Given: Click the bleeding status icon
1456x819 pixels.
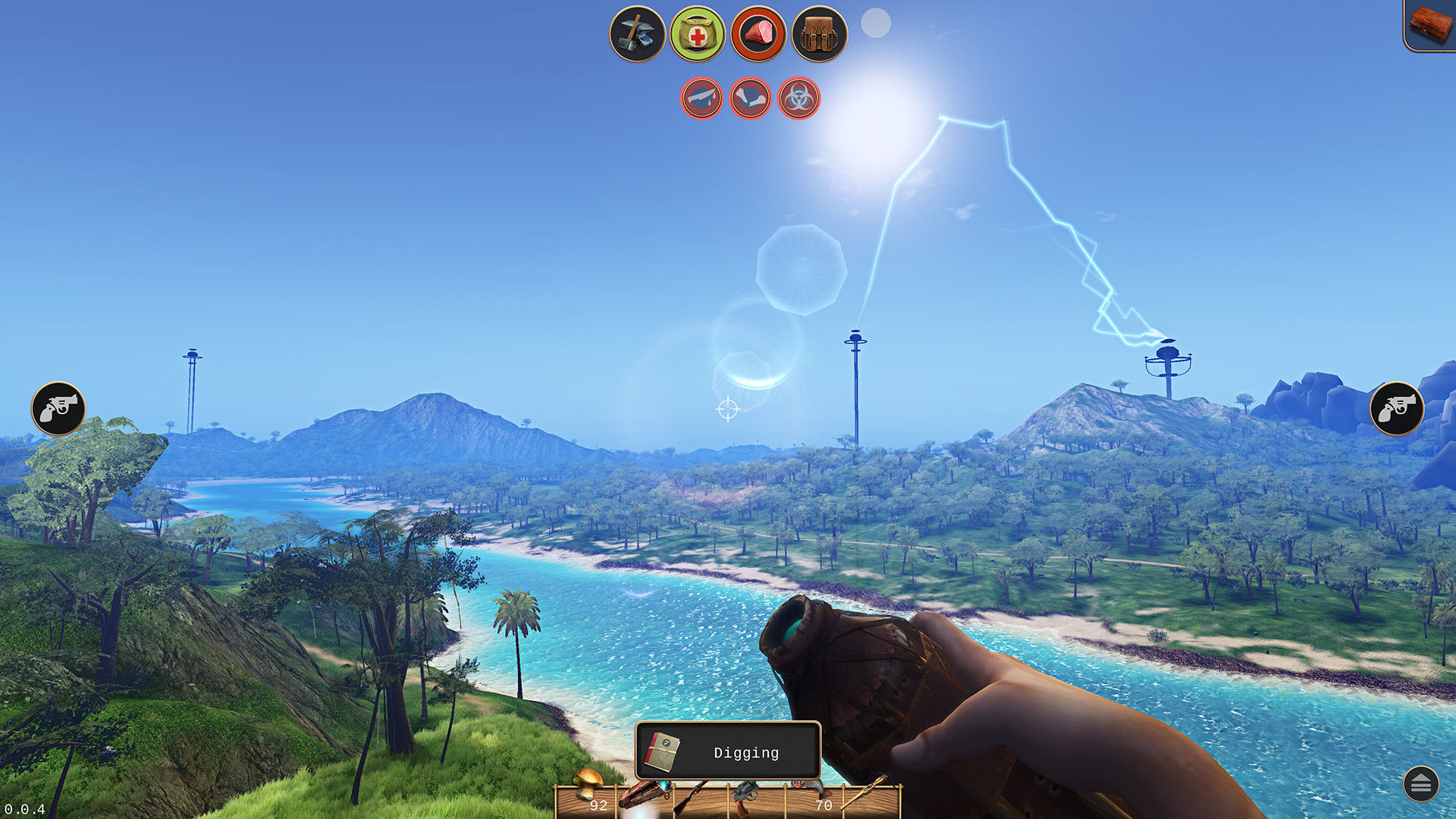Looking at the screenshot, I should point(701,98).
